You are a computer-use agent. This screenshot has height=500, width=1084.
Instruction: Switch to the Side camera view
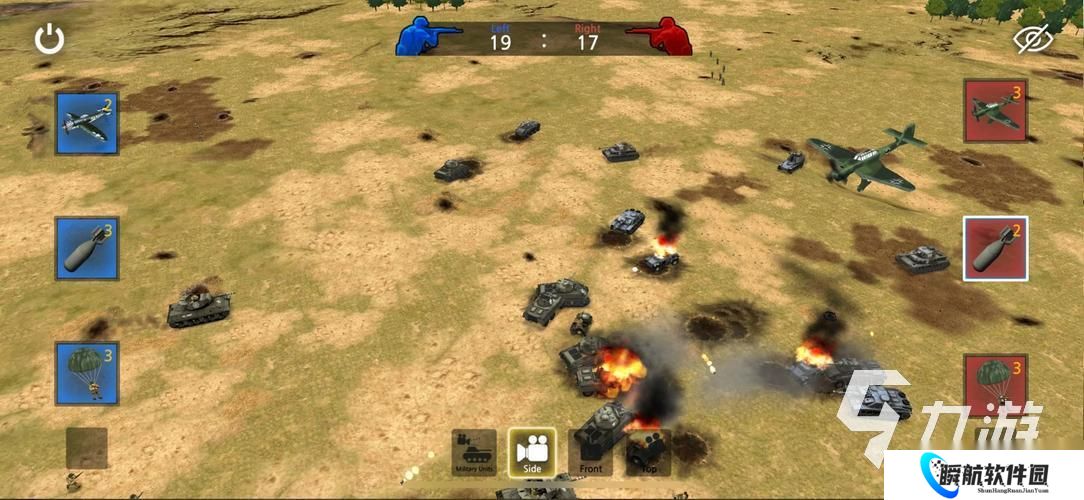pos(532,453)
